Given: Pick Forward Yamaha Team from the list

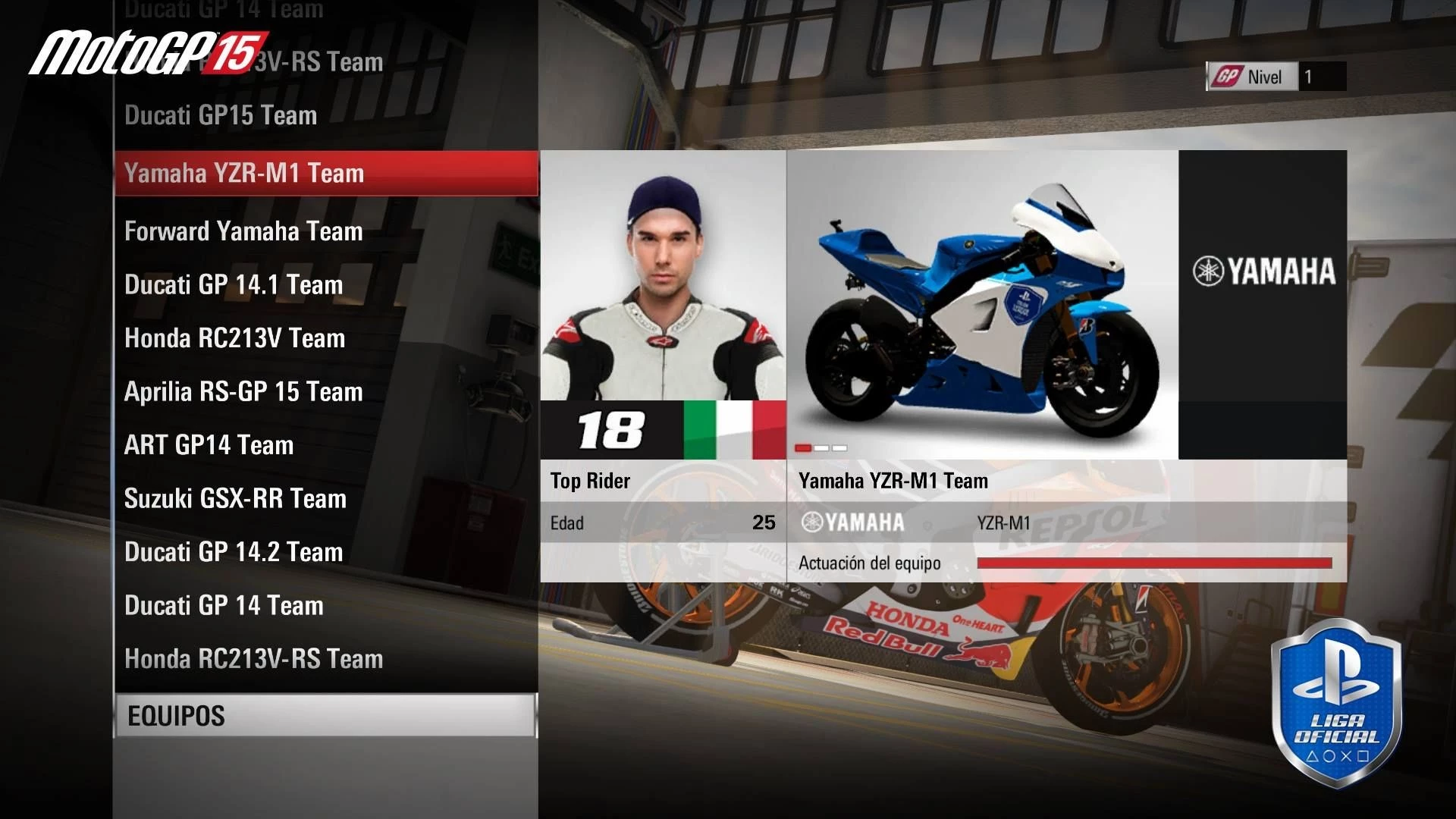Looking at the screenshot, I should (x=243, y=231).
